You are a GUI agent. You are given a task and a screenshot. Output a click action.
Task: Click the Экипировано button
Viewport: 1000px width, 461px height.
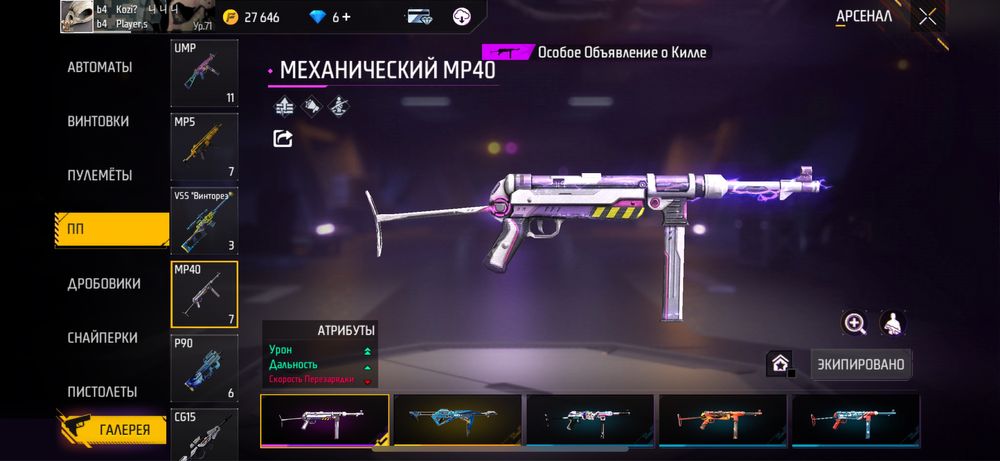[860, 364]
